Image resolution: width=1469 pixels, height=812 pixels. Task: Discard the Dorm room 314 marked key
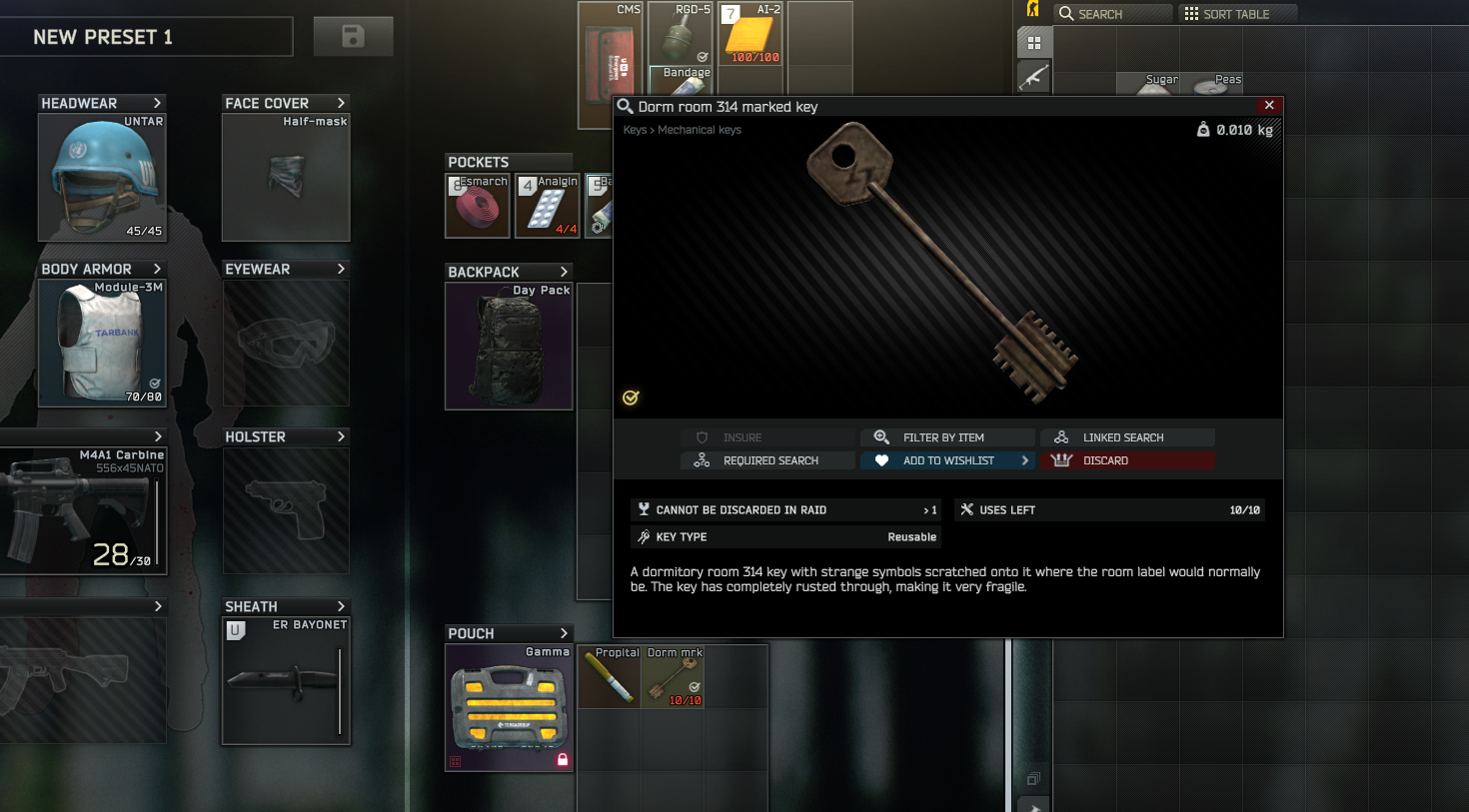pos(1127,460)
